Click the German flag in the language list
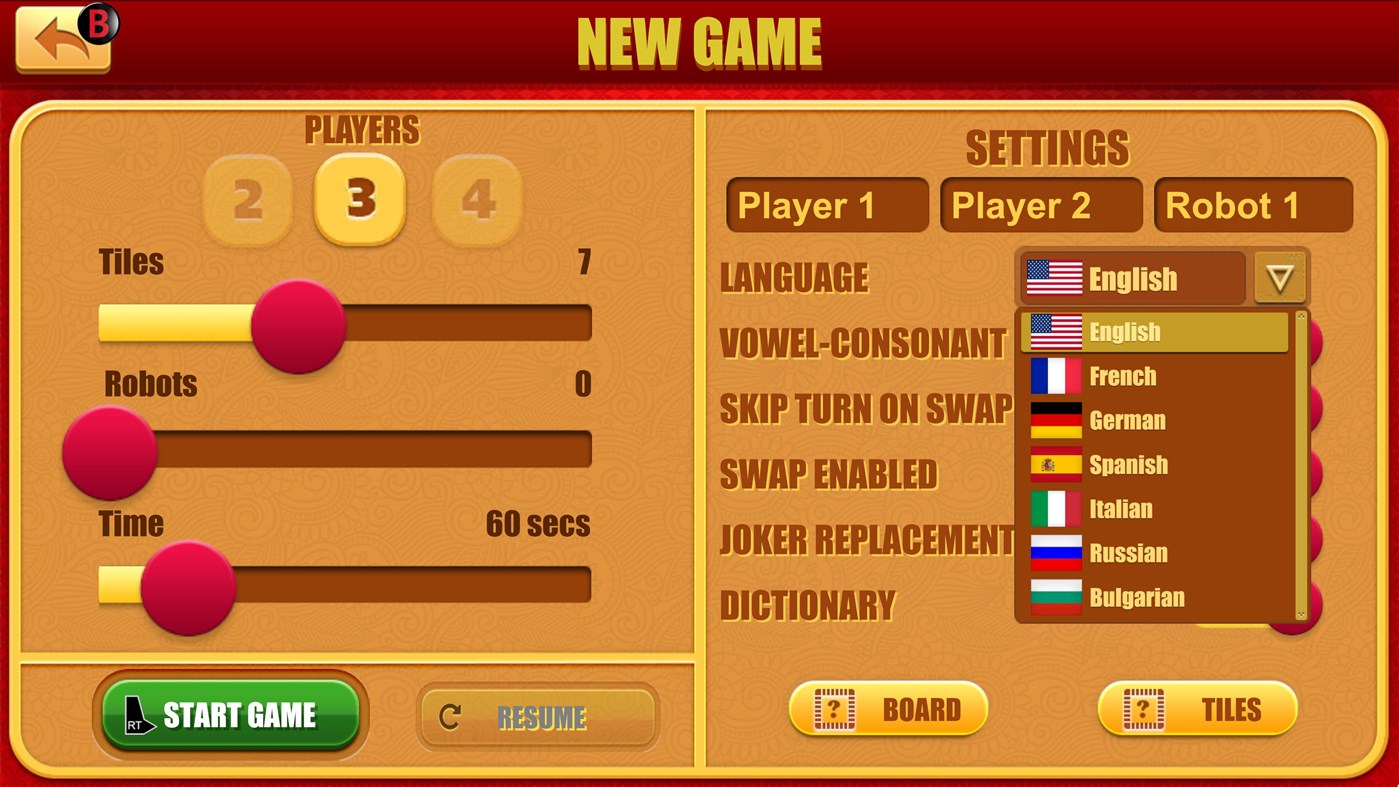This screenshot has width=1399, height=787. click(x=1055, y=420)
